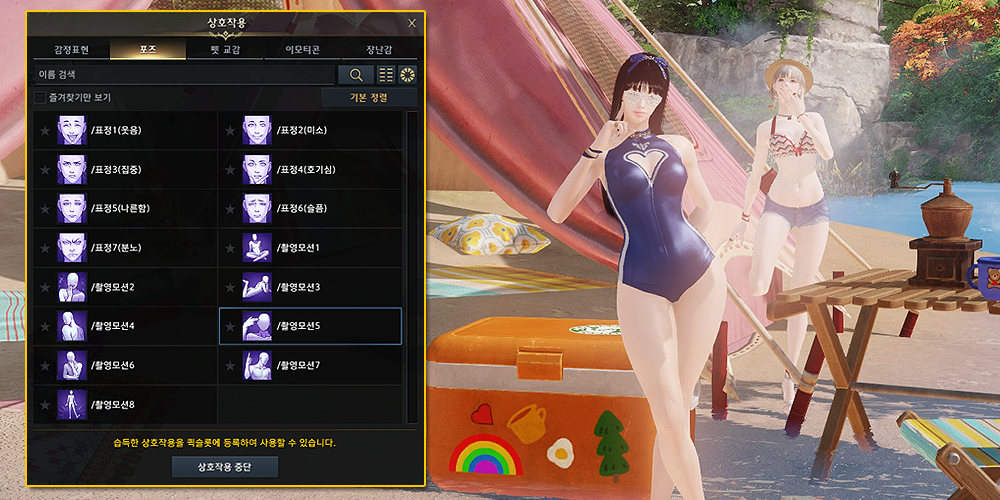
Task: Choose the /표정2(미소) pose
Action: click(310, 130)
